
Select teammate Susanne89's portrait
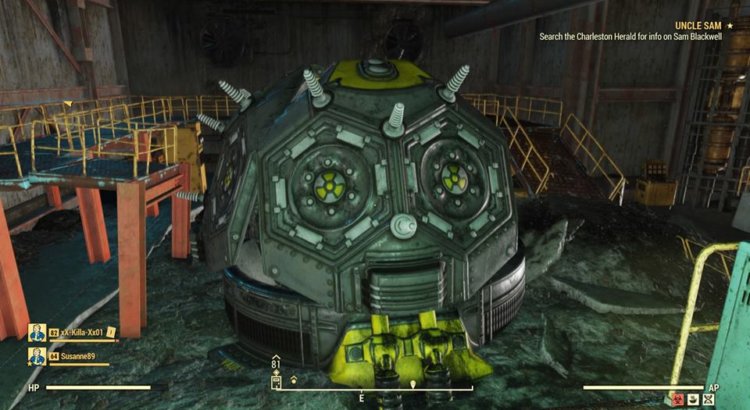37,357
